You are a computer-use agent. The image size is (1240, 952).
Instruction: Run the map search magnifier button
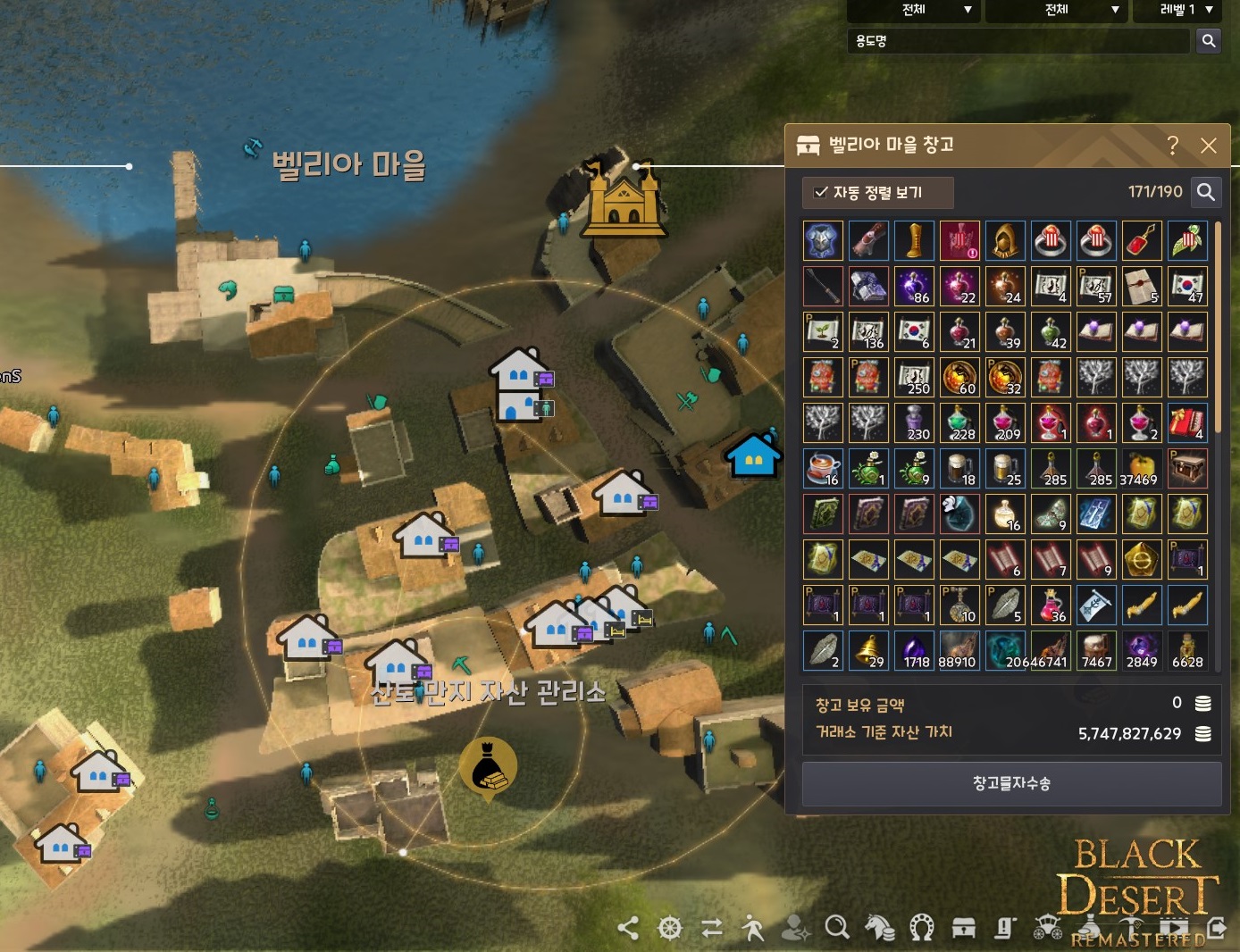point(1208,41)
